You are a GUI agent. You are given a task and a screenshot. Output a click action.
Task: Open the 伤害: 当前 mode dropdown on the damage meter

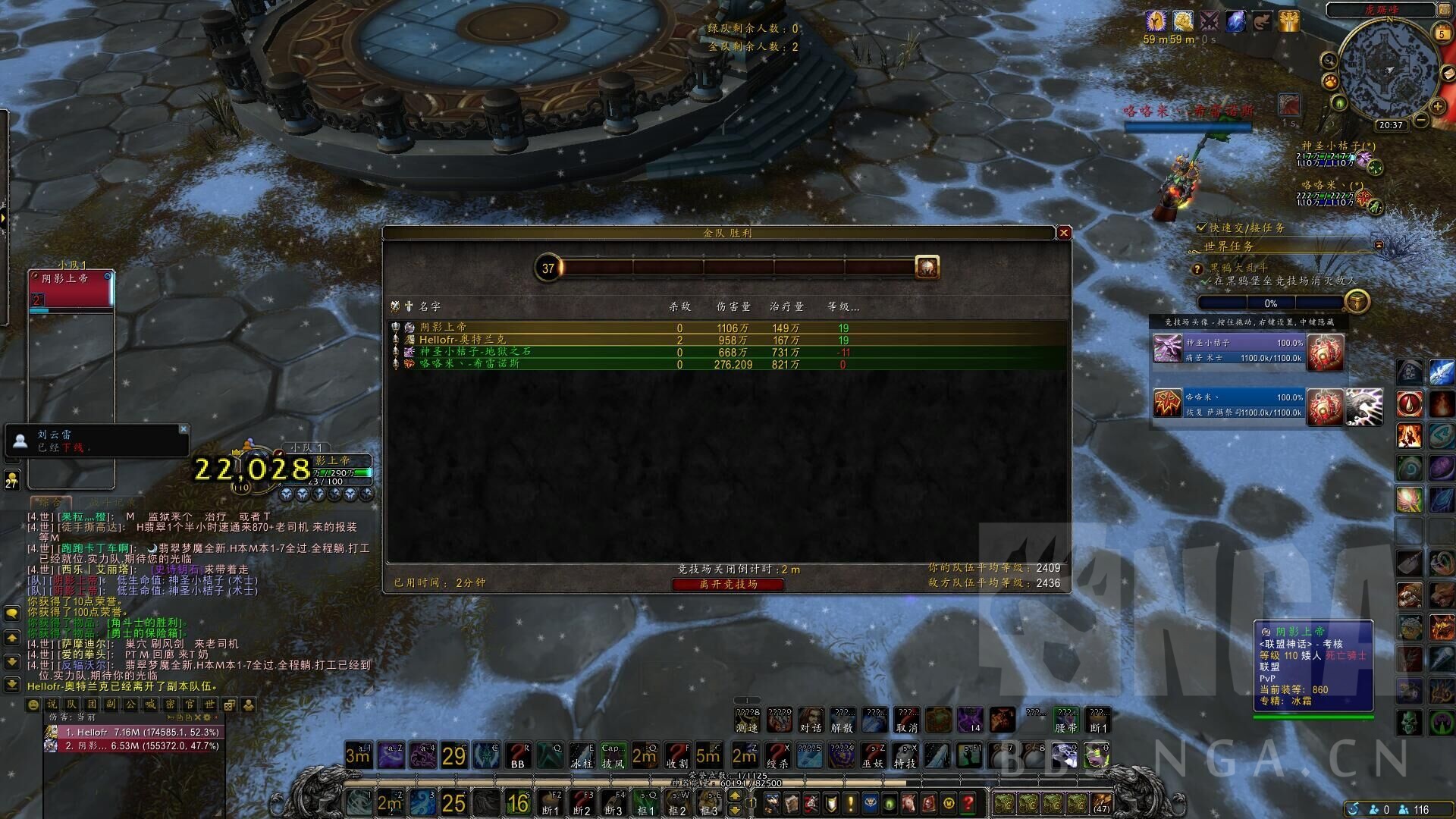(72, 717)
